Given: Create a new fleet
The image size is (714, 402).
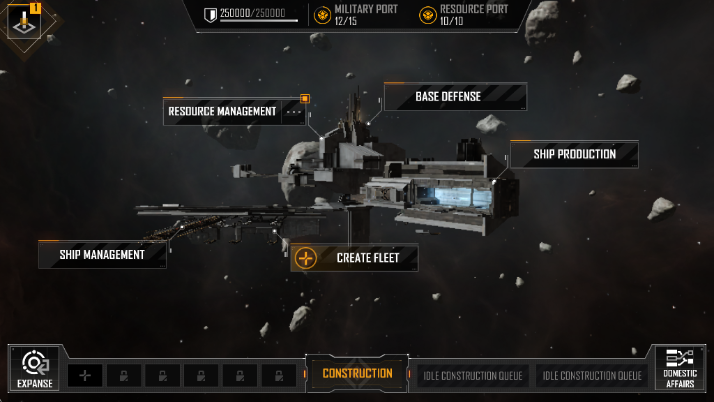Looking at the screenshot, I should (x=354, y=258).
